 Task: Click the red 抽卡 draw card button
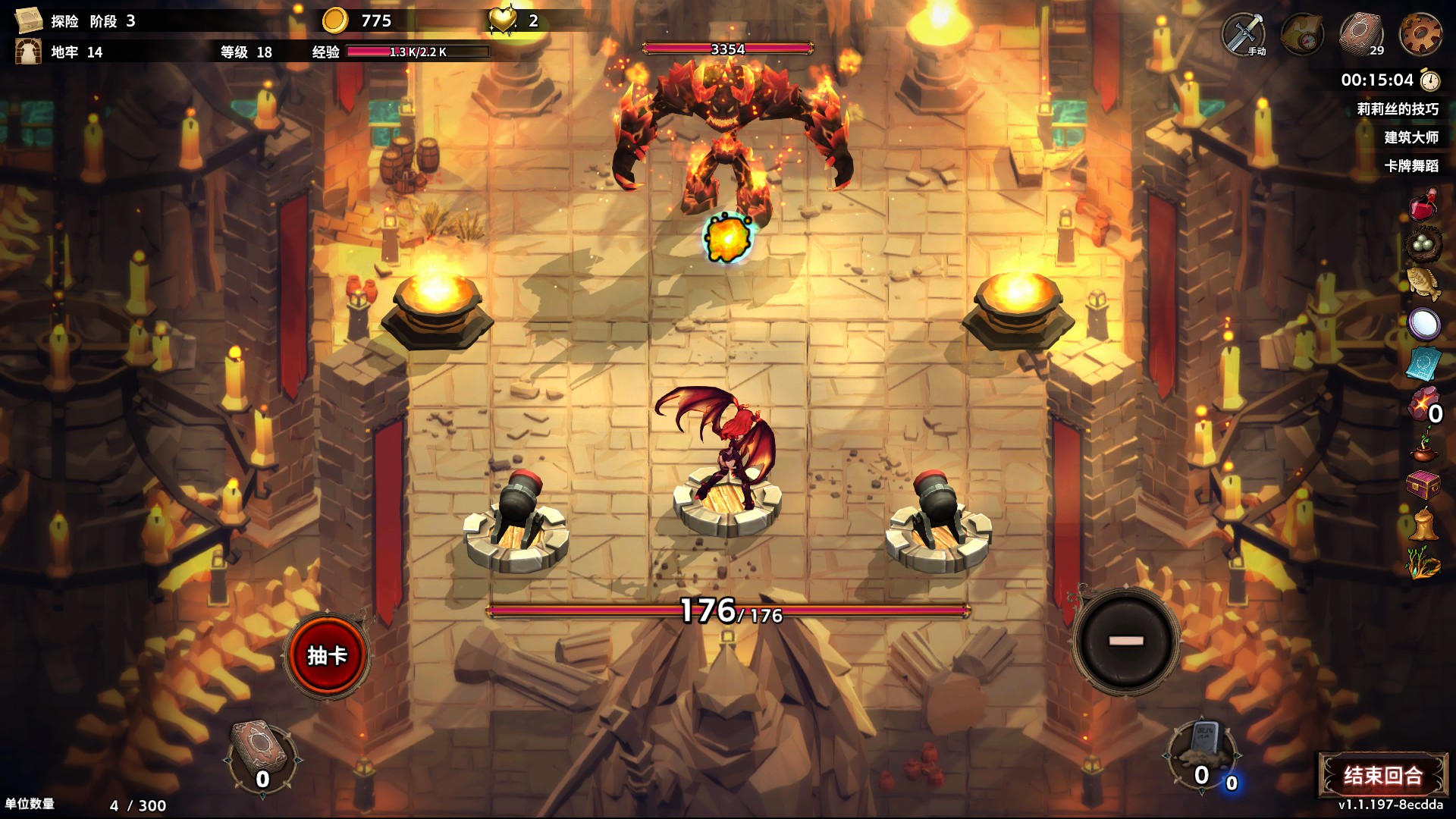point(327,655)
